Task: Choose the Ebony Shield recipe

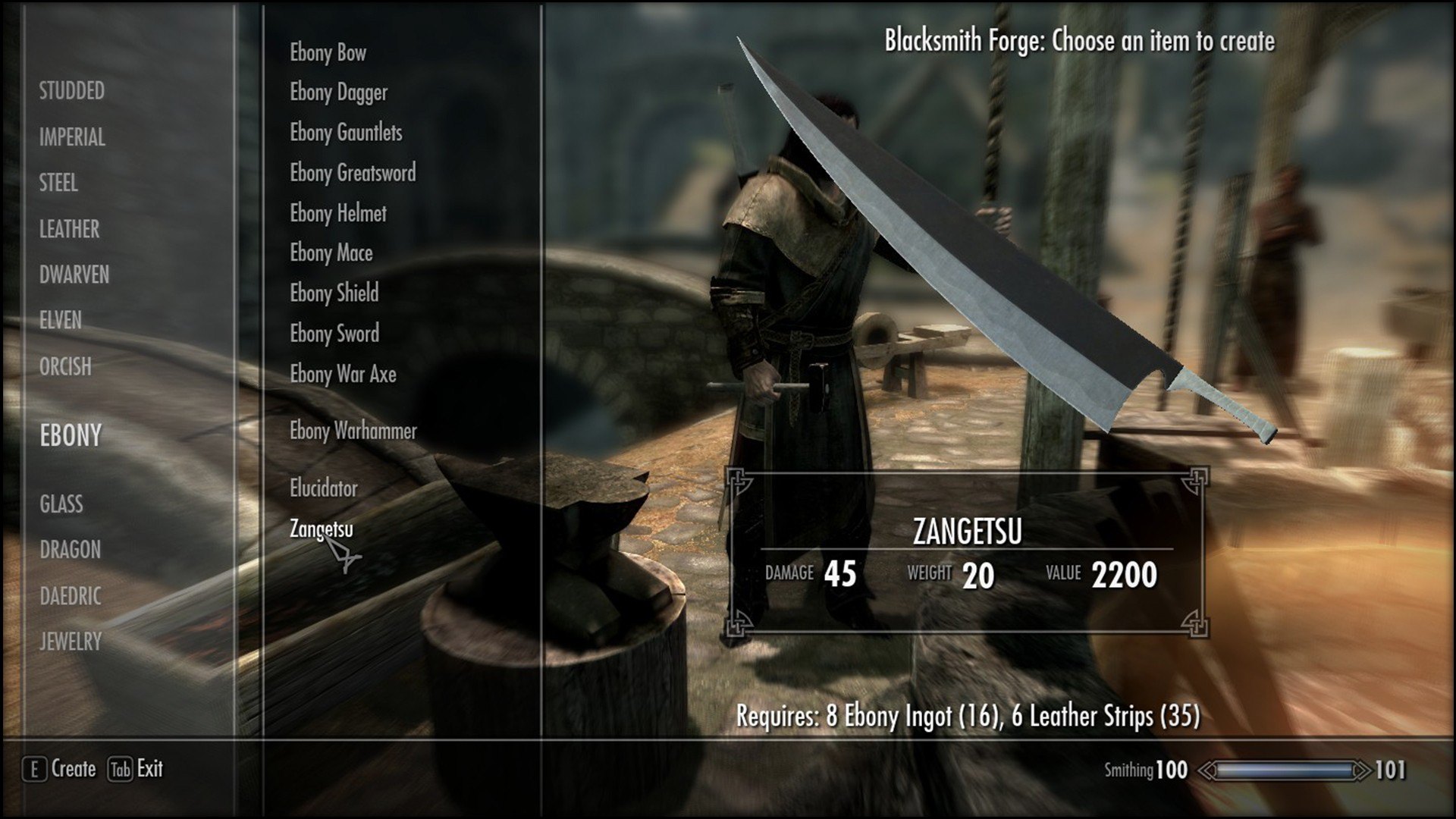Action: point(334,293)
